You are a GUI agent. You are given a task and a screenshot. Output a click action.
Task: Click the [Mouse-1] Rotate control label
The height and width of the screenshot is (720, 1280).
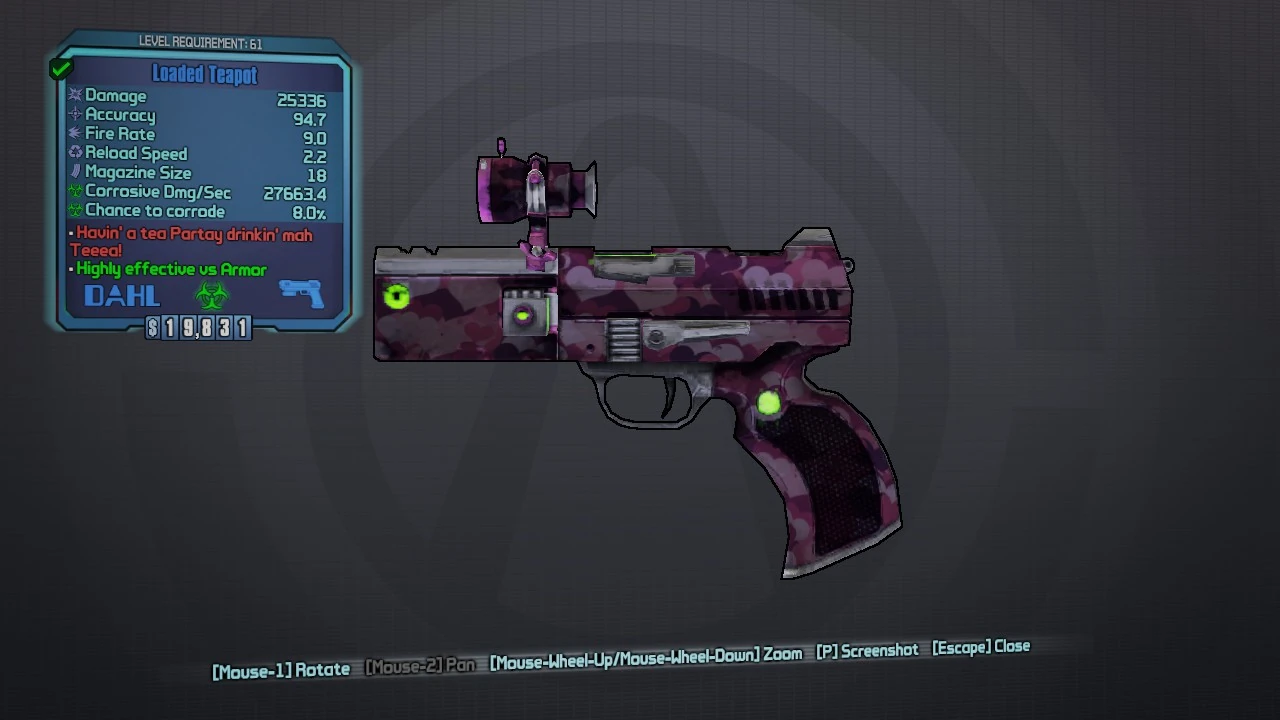click(x=280, y=668)
